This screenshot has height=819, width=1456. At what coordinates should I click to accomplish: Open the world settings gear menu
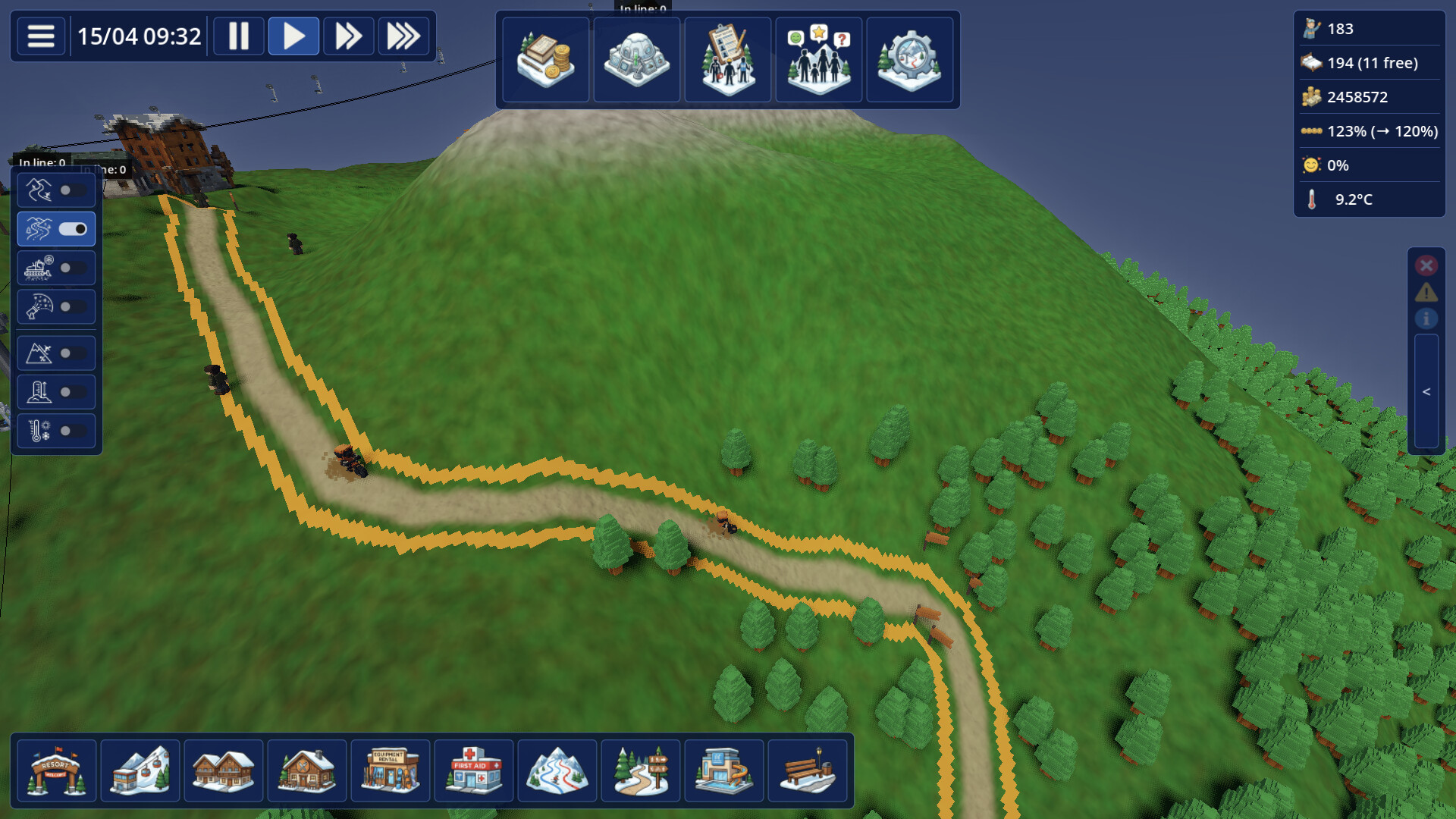tap(909, 59)
